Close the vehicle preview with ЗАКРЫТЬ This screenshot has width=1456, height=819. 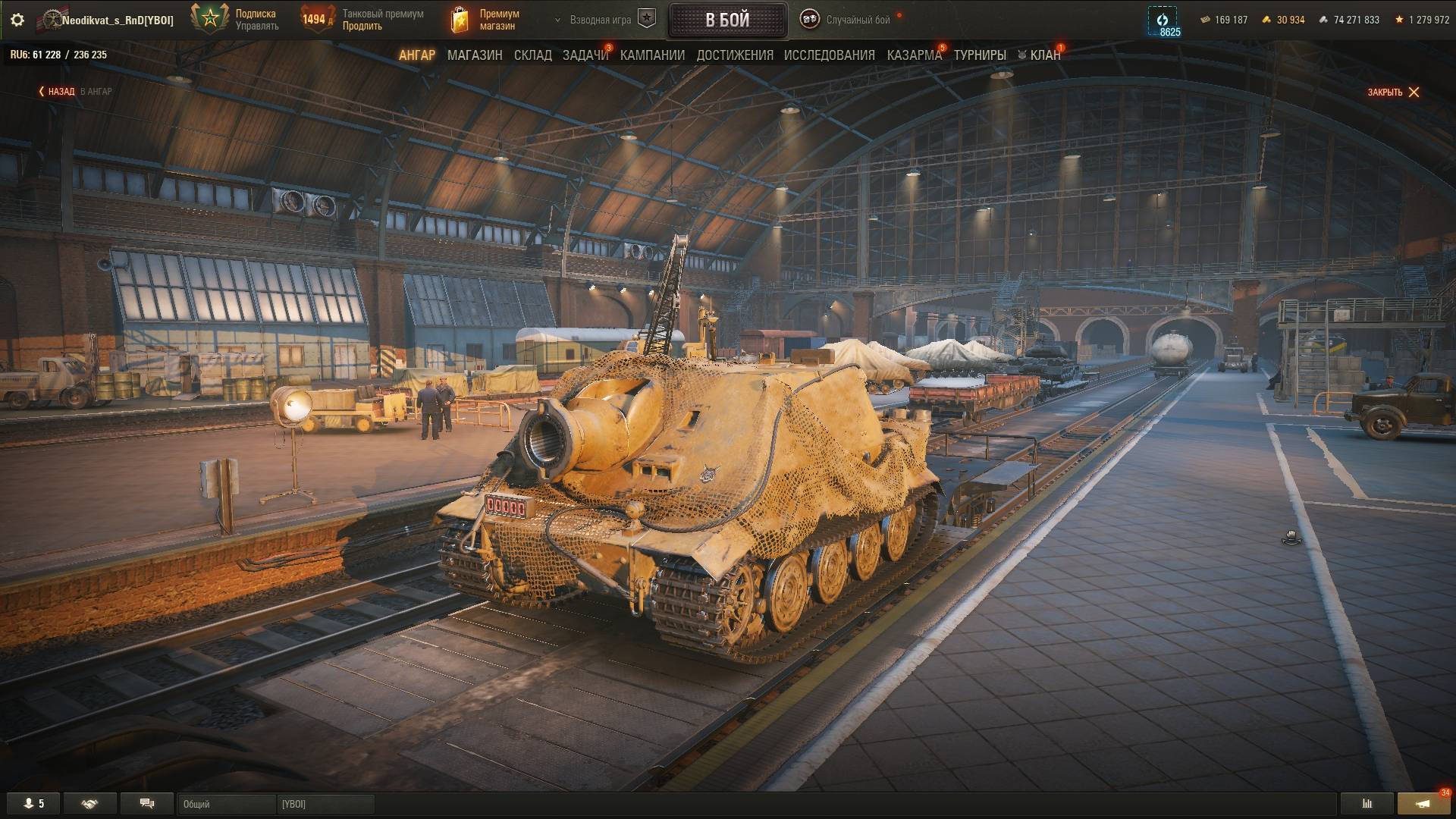click(1393, 93)
